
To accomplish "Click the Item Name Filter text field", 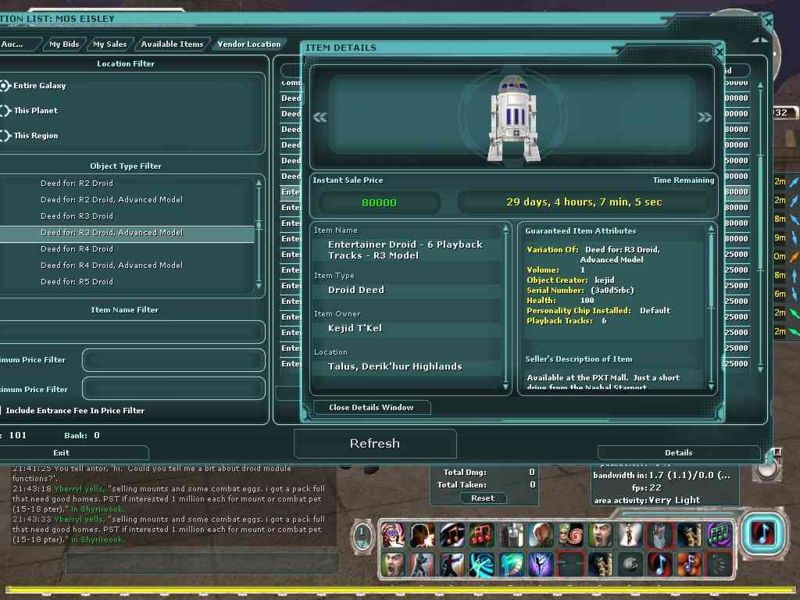I will 130,331.
